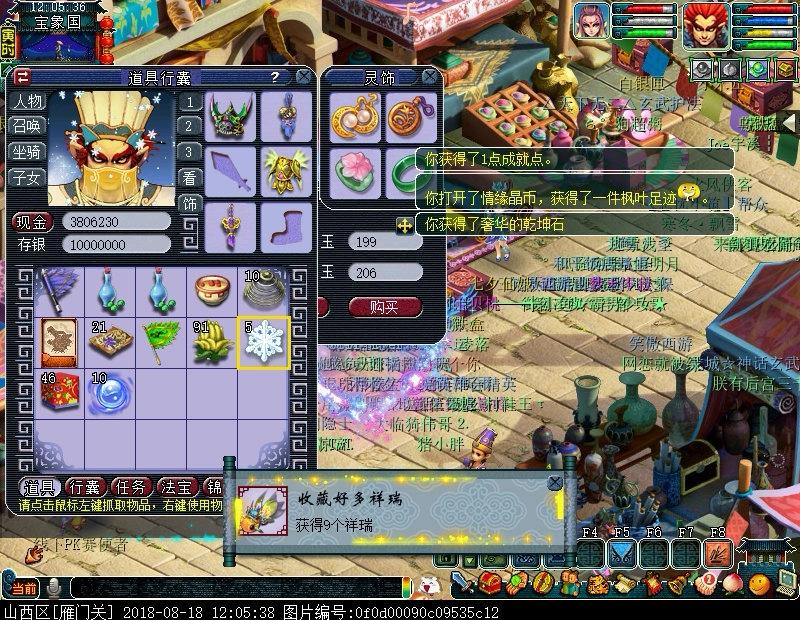800x620 pixels.
Task: Switch to the 行囊 bag tab
Action: (x=87, y=487)
